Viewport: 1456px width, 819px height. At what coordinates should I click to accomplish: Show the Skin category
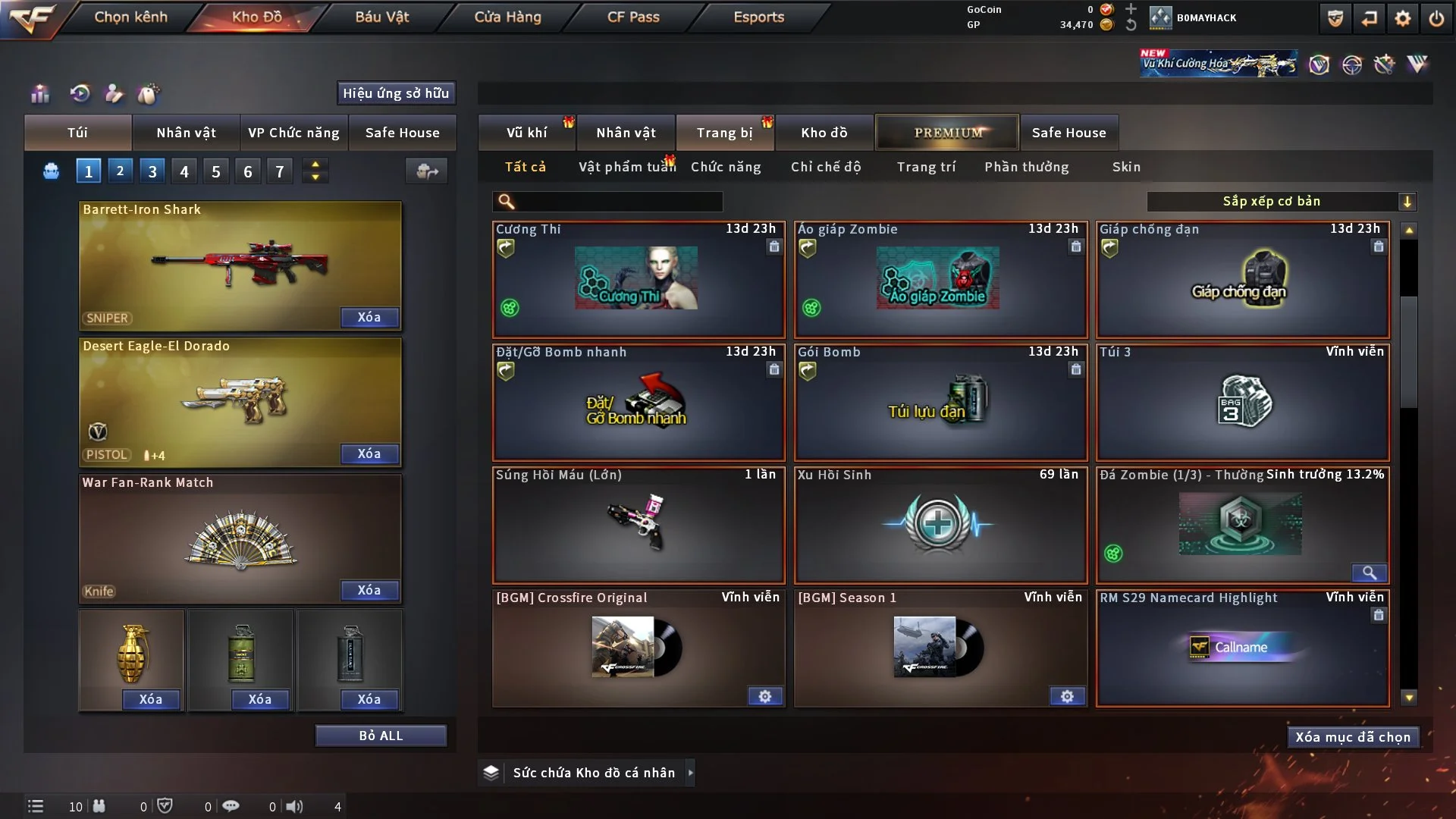point(1126,167)
